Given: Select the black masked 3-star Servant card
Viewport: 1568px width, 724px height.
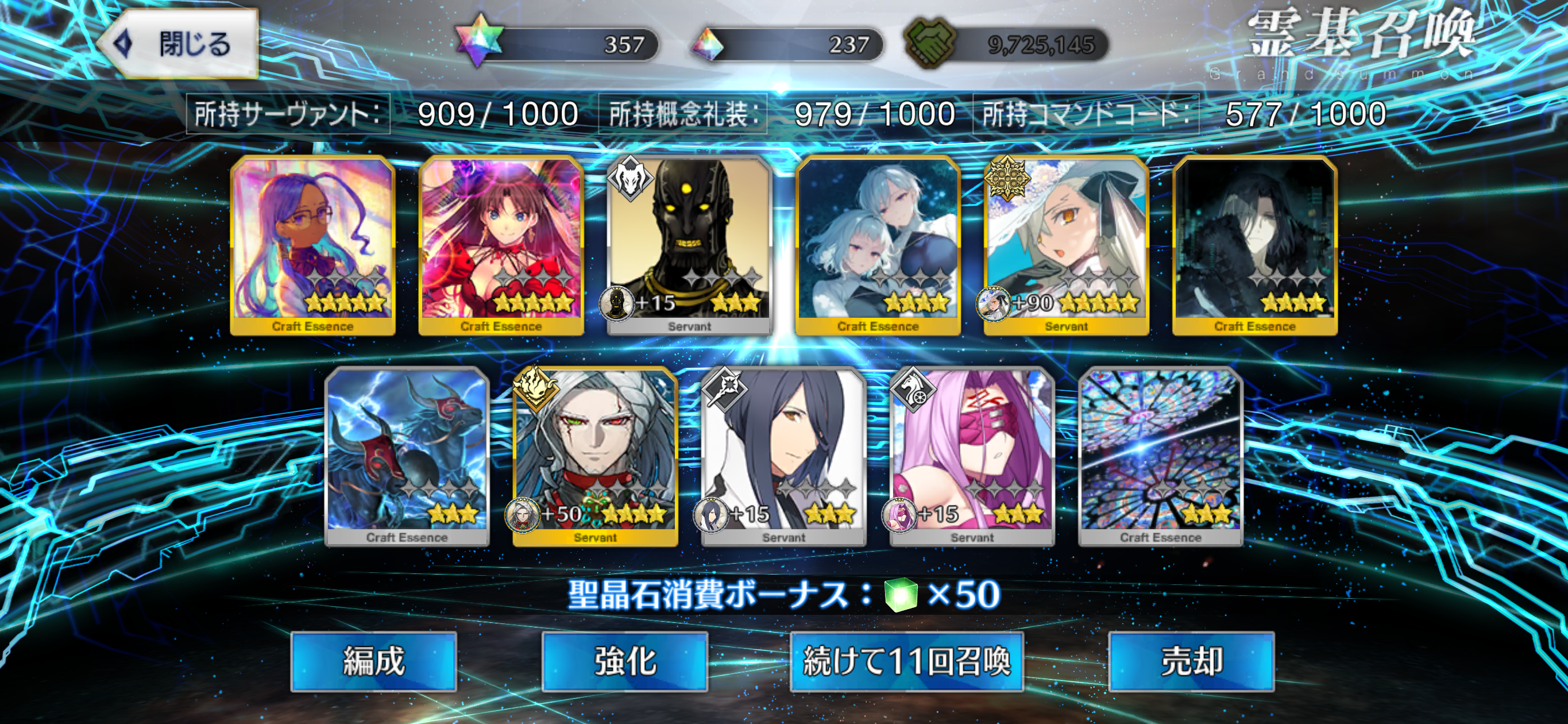Looking at the screenshot, I should tap(689, 244).
